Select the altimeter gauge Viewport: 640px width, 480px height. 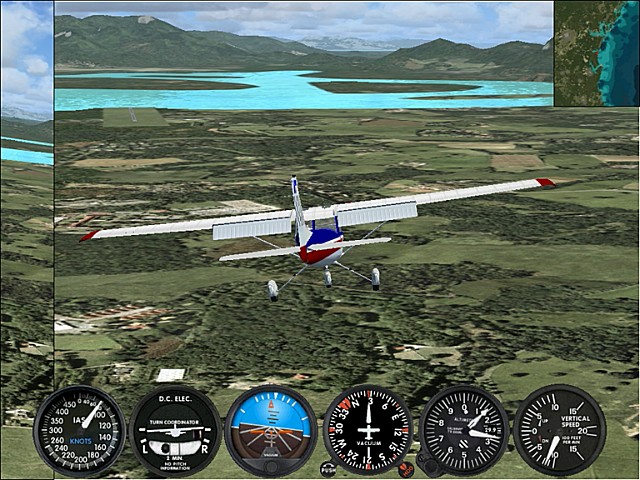(463, 430)
